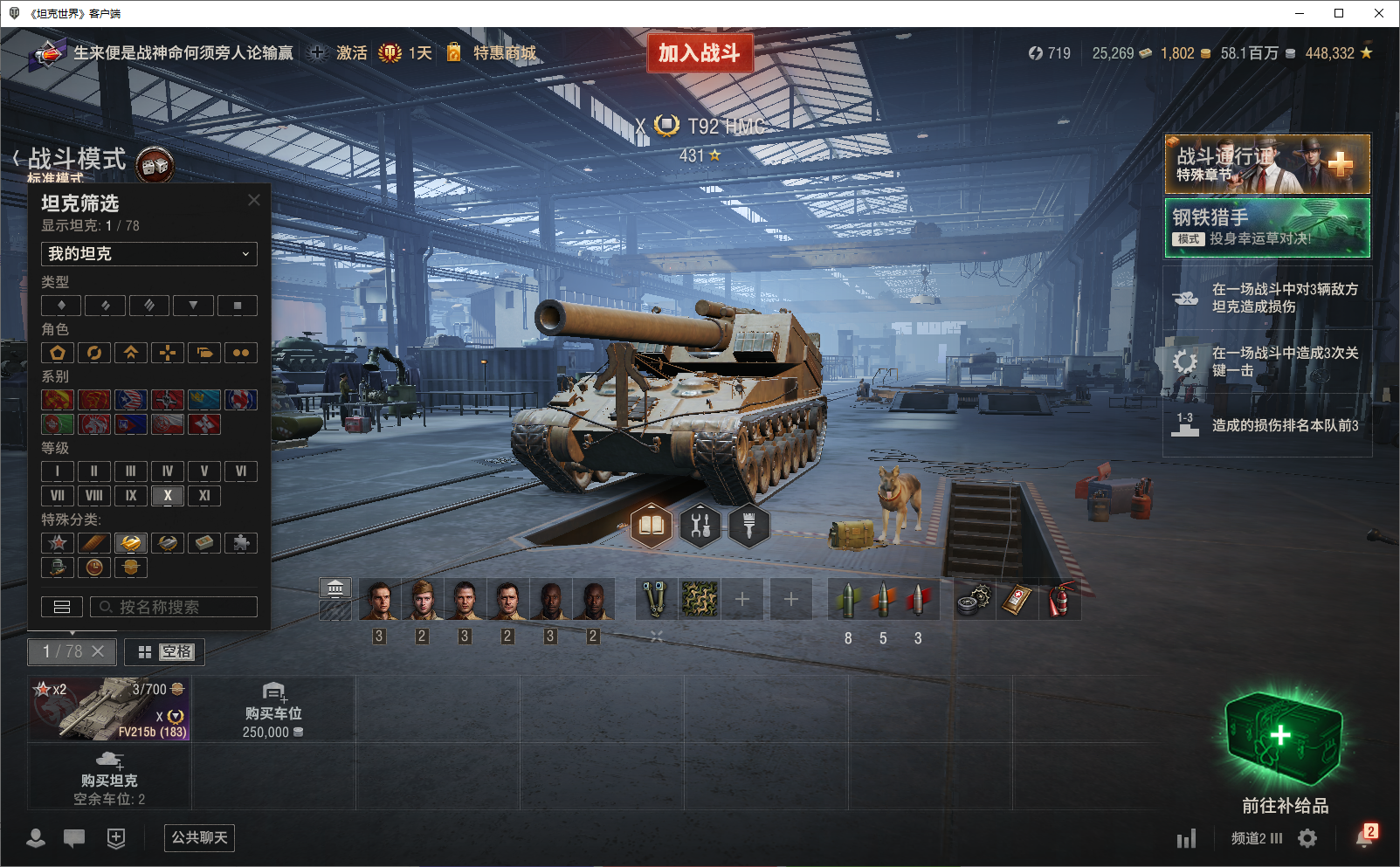Toggle the tier VIII filter
1400x867 pixels.
point(94,496)
